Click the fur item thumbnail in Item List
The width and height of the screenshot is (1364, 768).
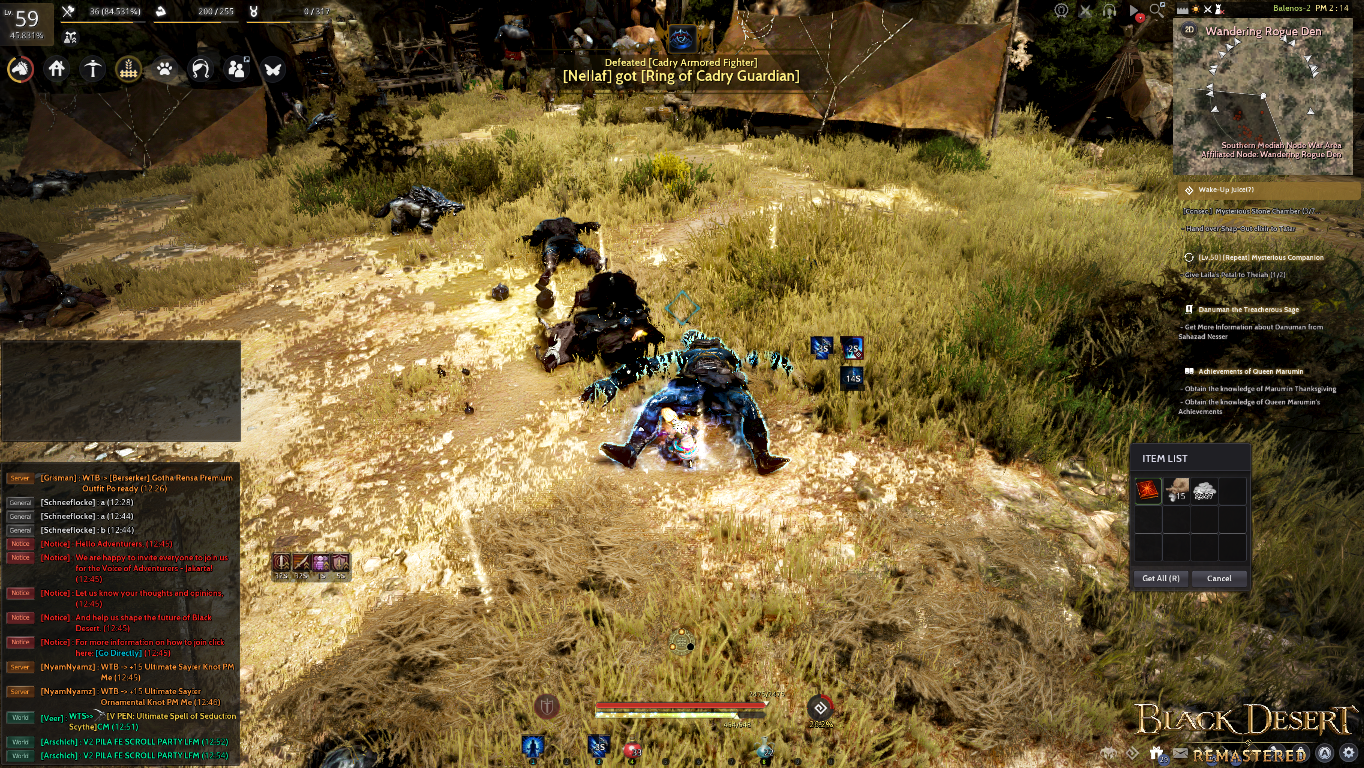tap(1178, 490)
